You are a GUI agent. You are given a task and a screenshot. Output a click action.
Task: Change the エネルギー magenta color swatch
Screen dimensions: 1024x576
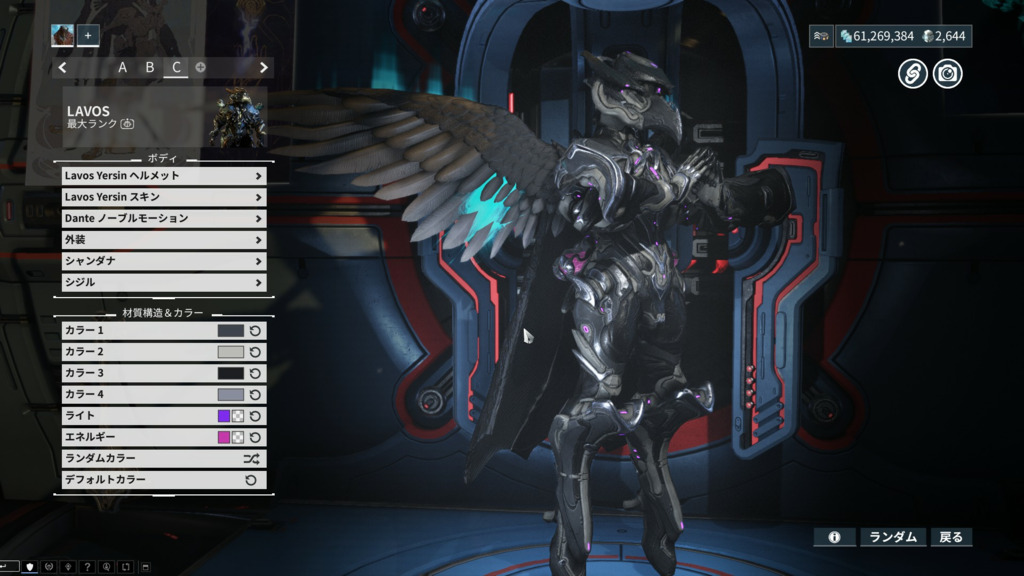(224, 437)
